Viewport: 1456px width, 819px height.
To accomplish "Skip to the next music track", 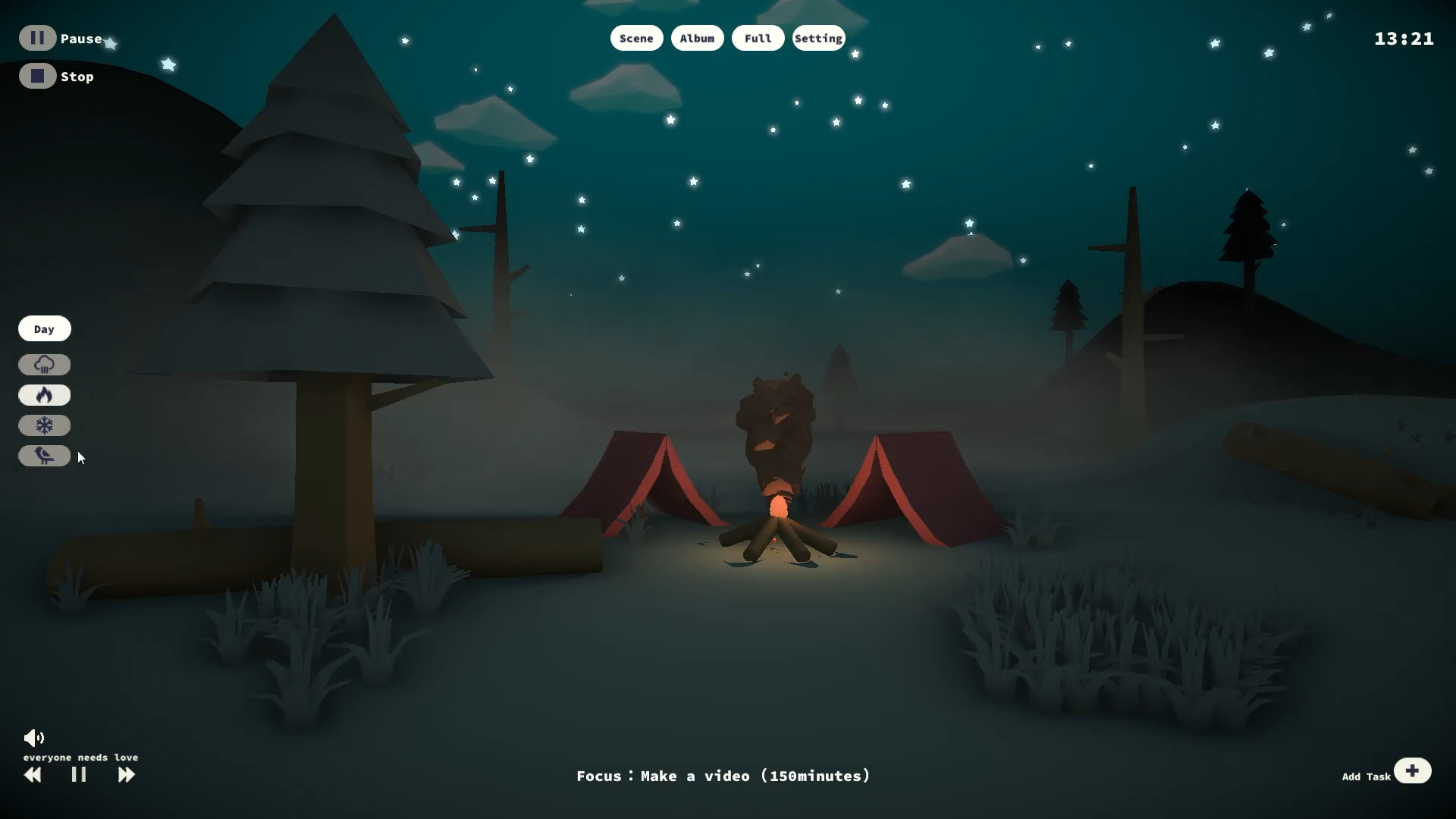I will [126, 775].
